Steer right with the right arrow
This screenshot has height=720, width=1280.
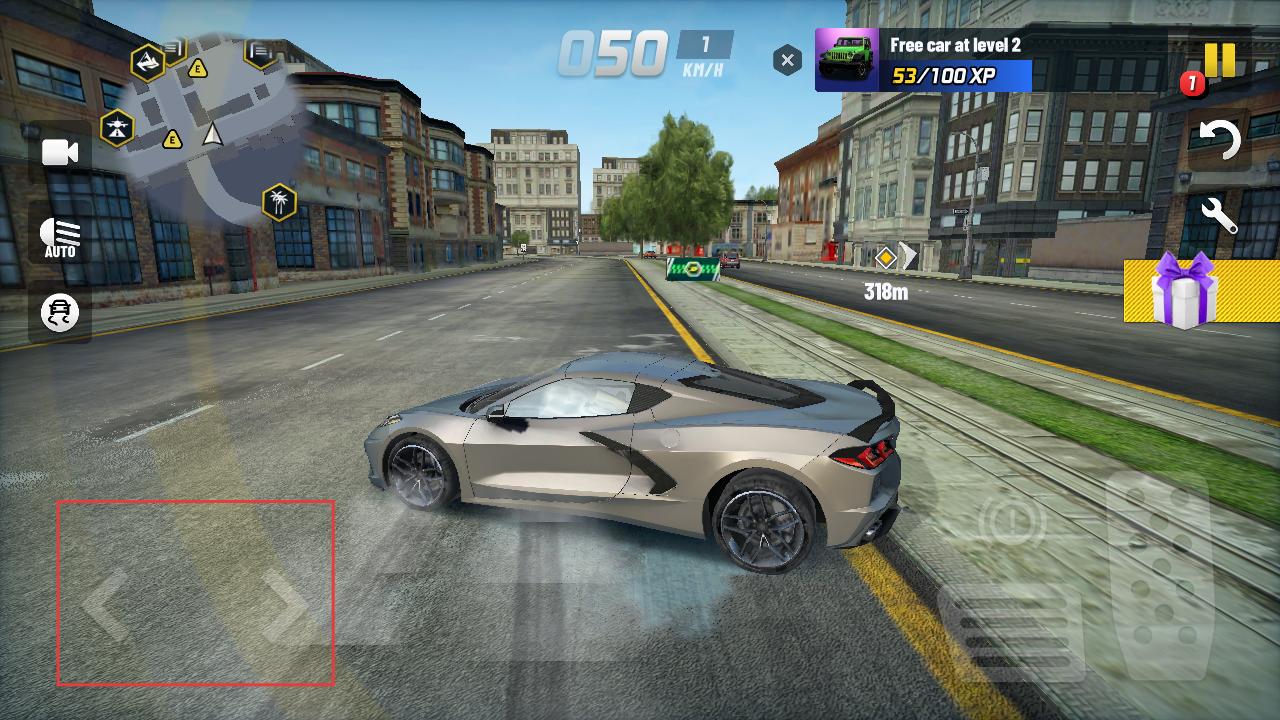285,605
